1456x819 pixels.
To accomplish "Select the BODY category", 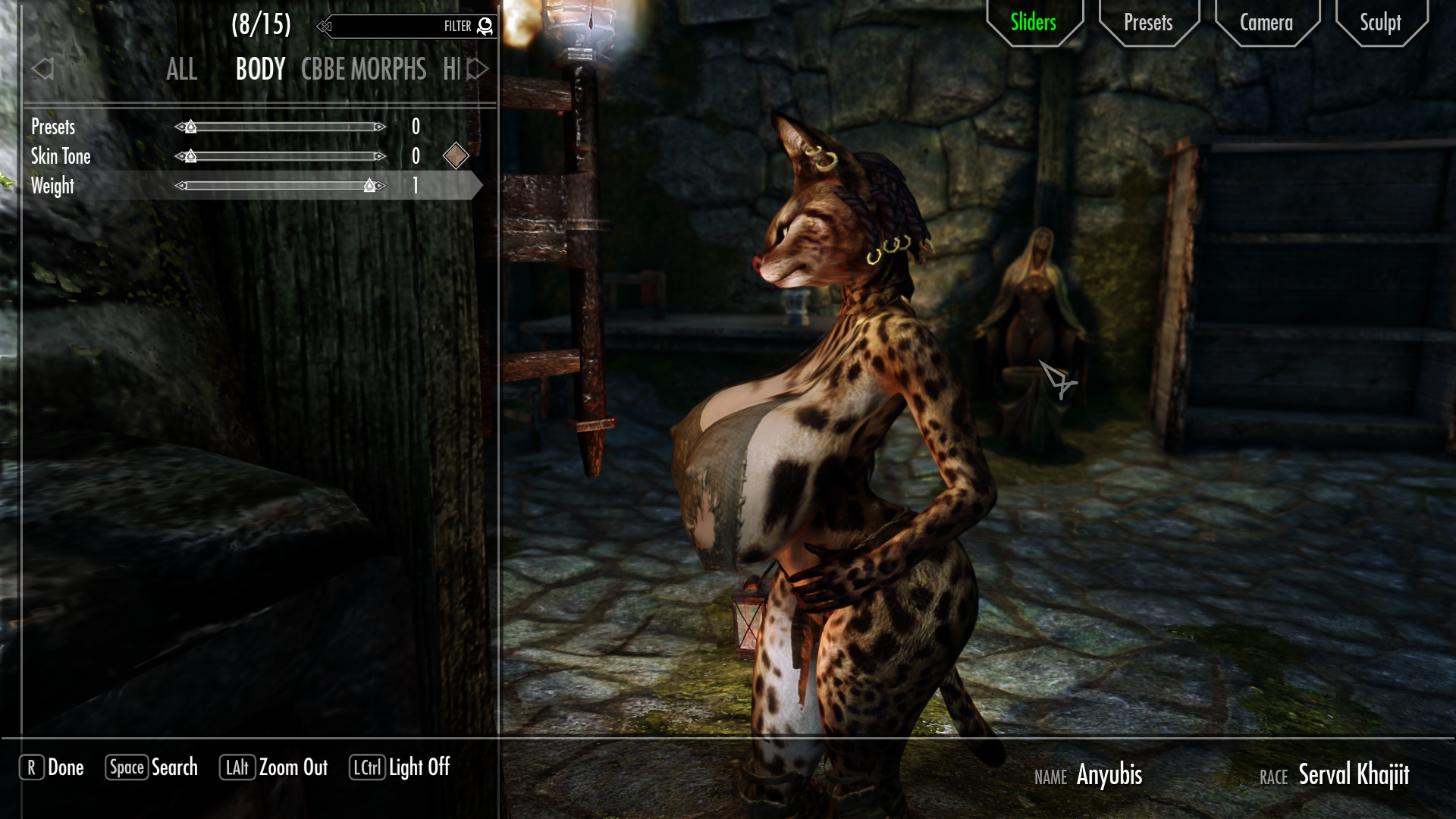I will coord(260,70).
